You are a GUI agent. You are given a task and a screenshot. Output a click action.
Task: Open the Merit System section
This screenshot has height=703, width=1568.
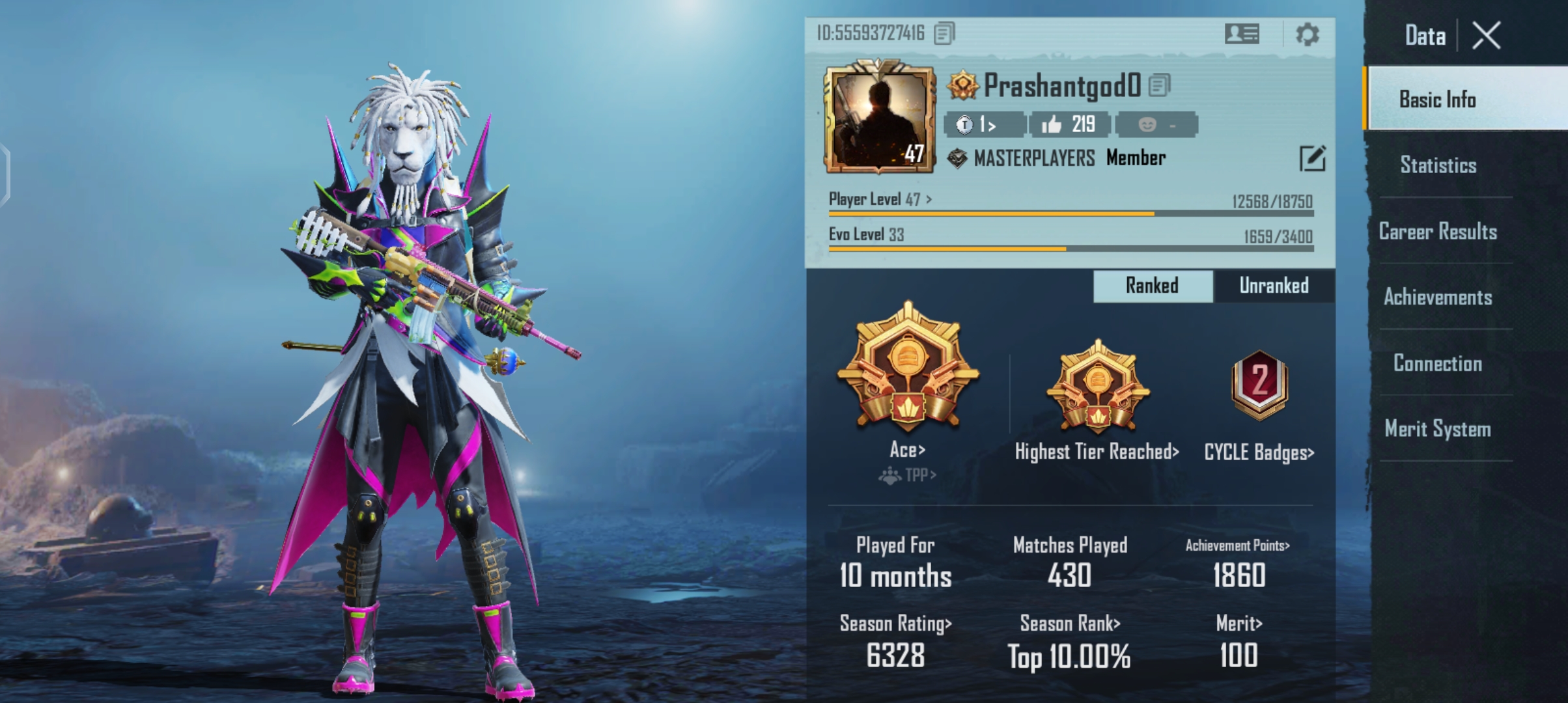pos(1438,428)
